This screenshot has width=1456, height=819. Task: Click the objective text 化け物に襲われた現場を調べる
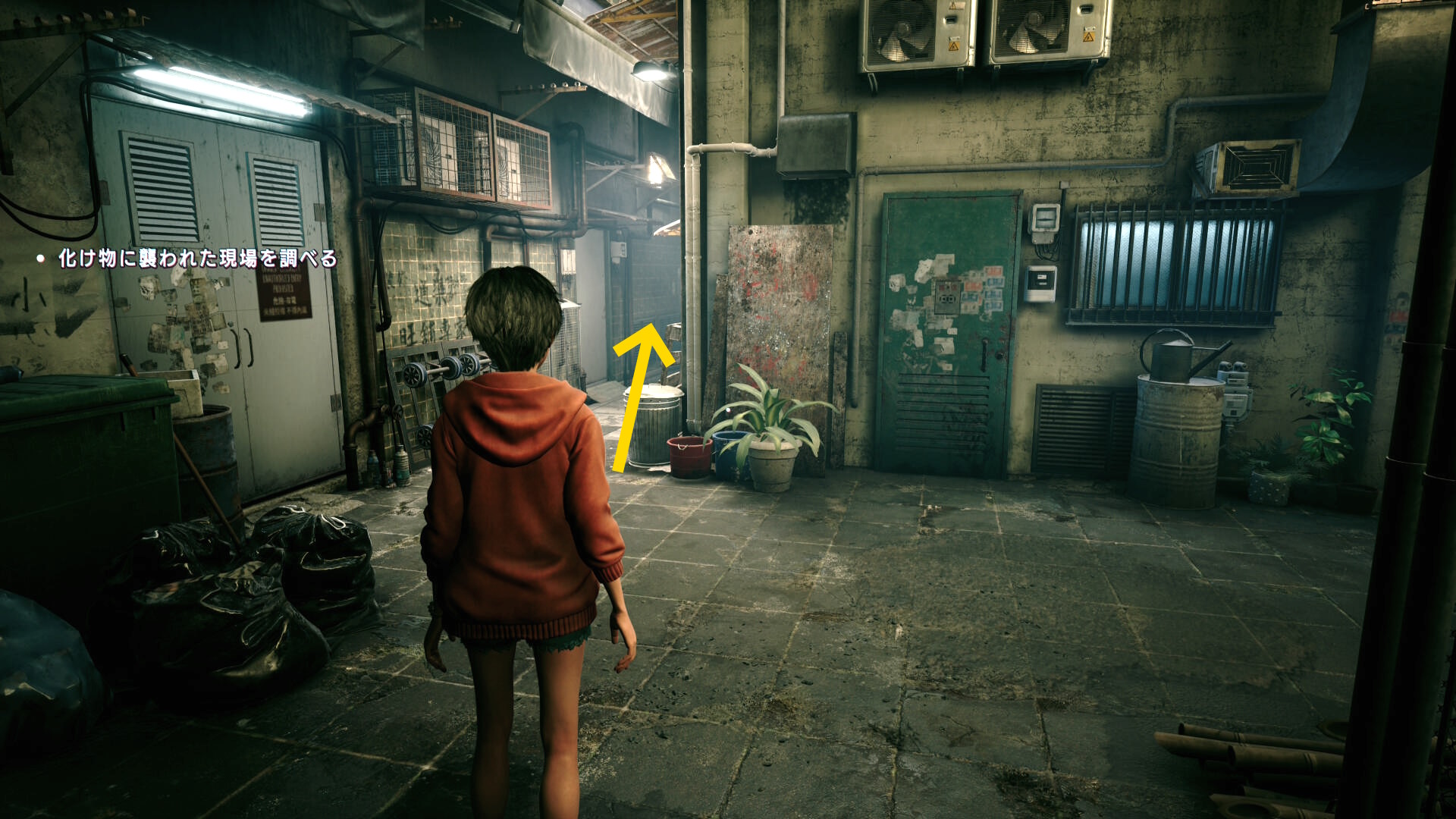[x=197, y=259]
